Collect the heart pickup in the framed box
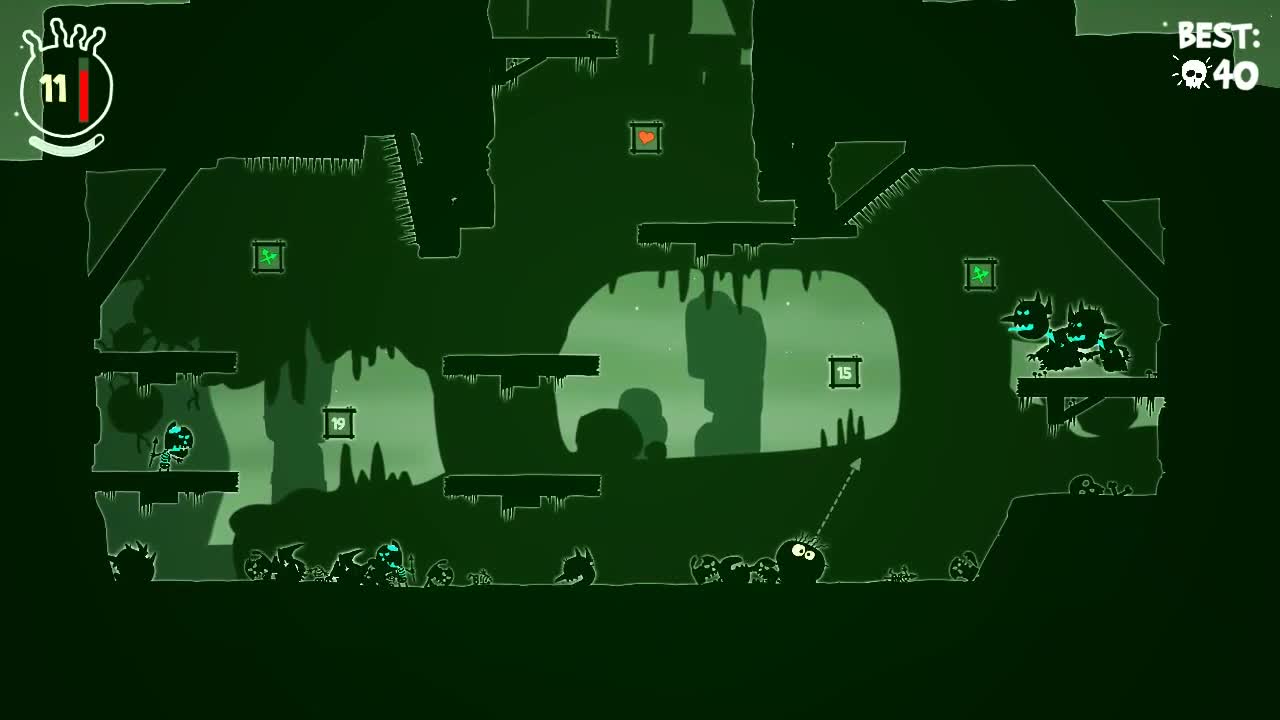This screenshot has height=720, width=1280. [645, 137]
